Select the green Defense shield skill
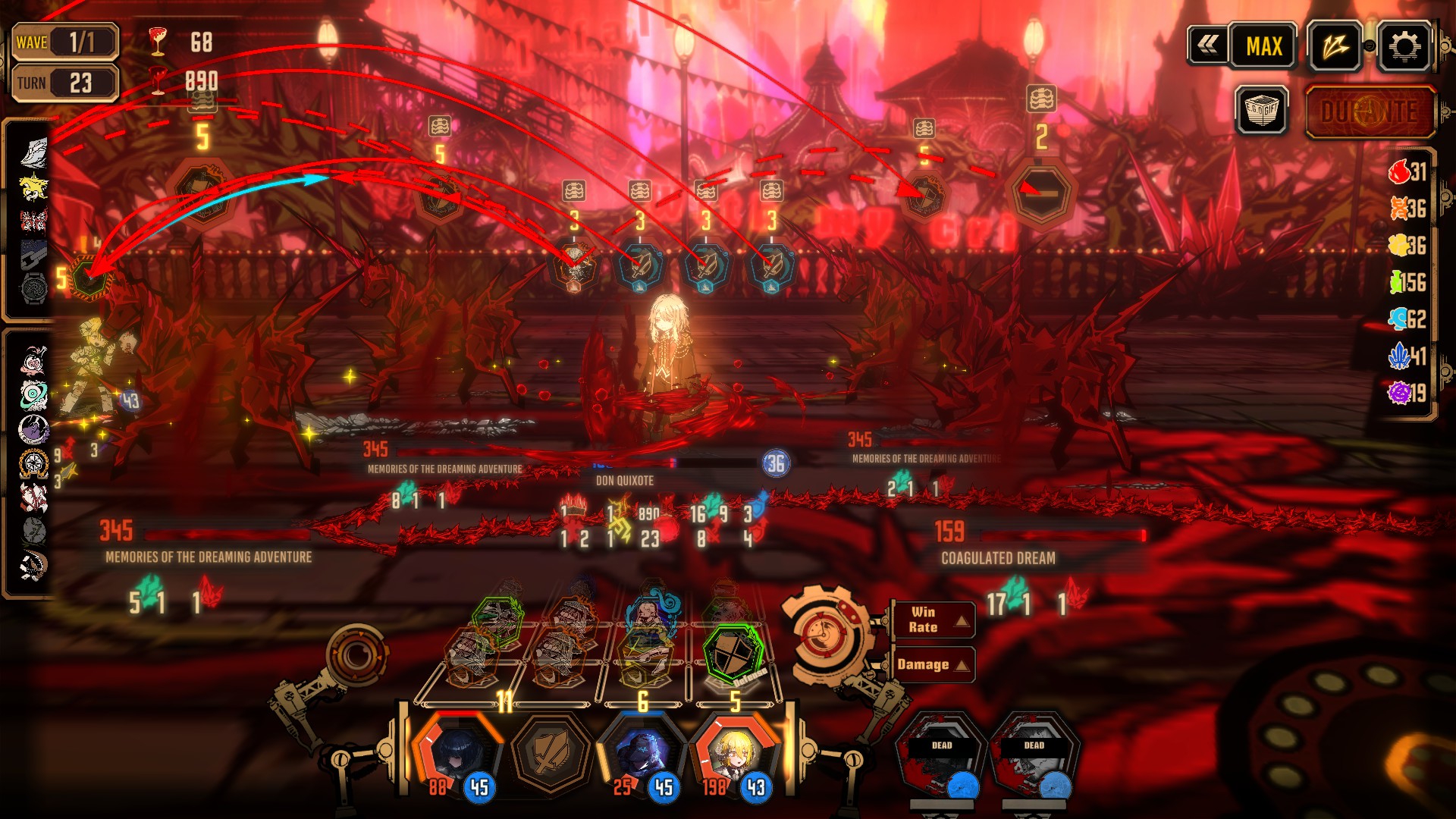 (x=731, y=654)
